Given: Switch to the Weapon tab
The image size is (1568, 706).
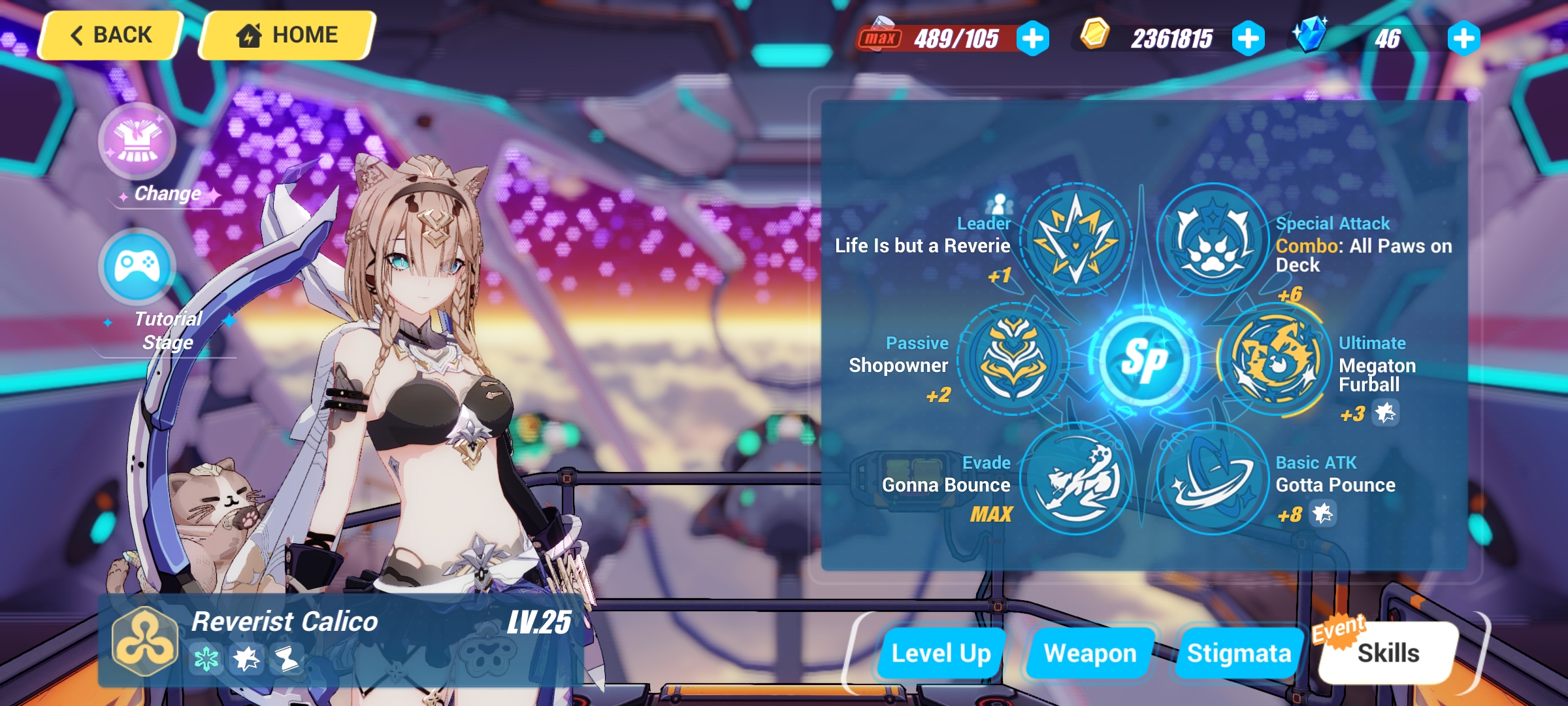Looking at the screenshot, I should (1090, 651).
